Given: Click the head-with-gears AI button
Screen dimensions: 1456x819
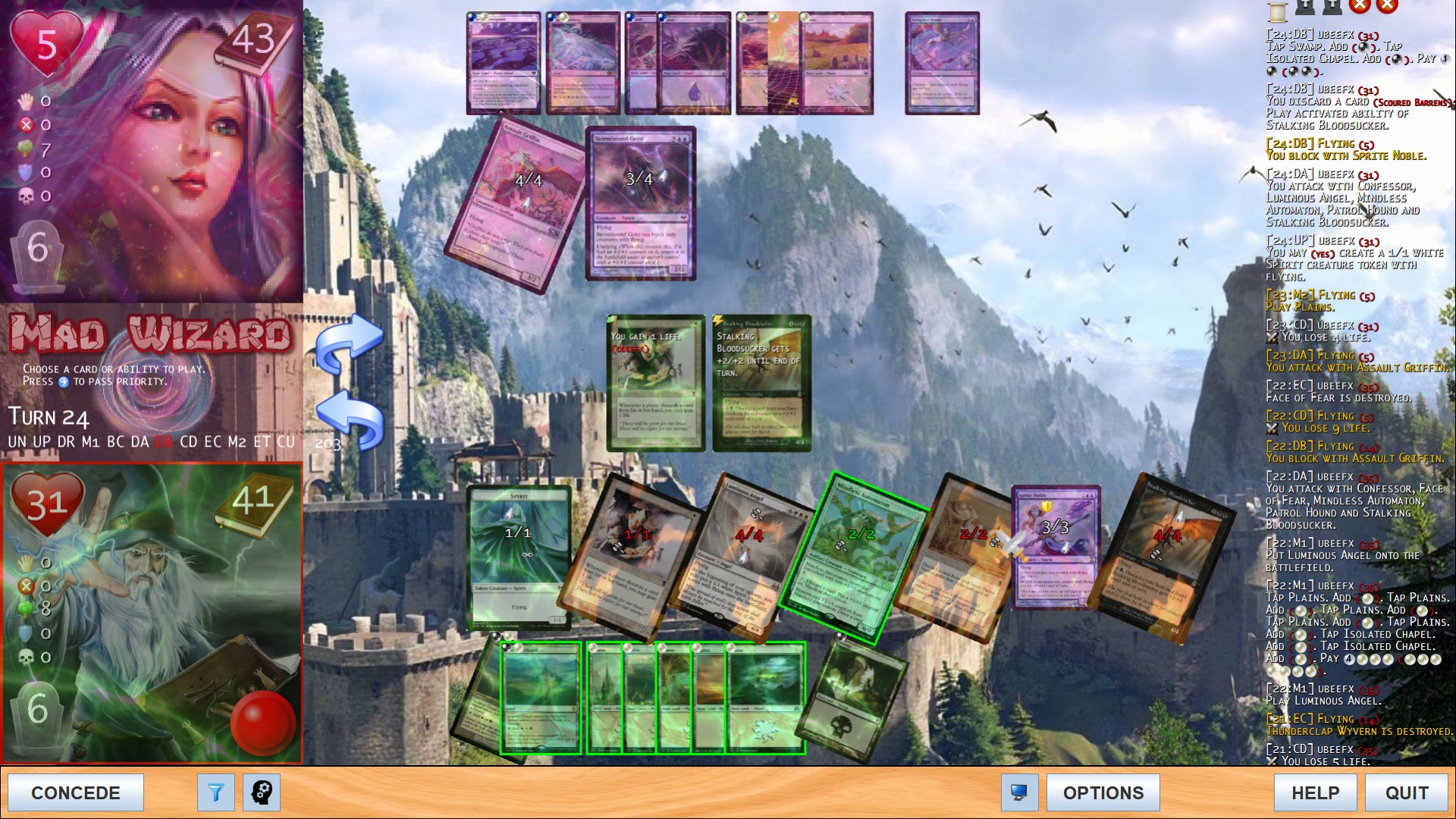Looking at the screenshot, I should coord(262,792).
